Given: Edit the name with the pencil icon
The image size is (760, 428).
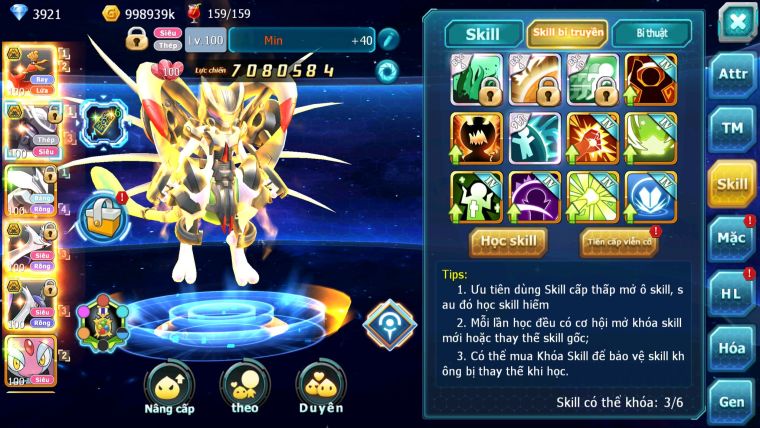Looking at the screenshot, I should coord(388,39).
